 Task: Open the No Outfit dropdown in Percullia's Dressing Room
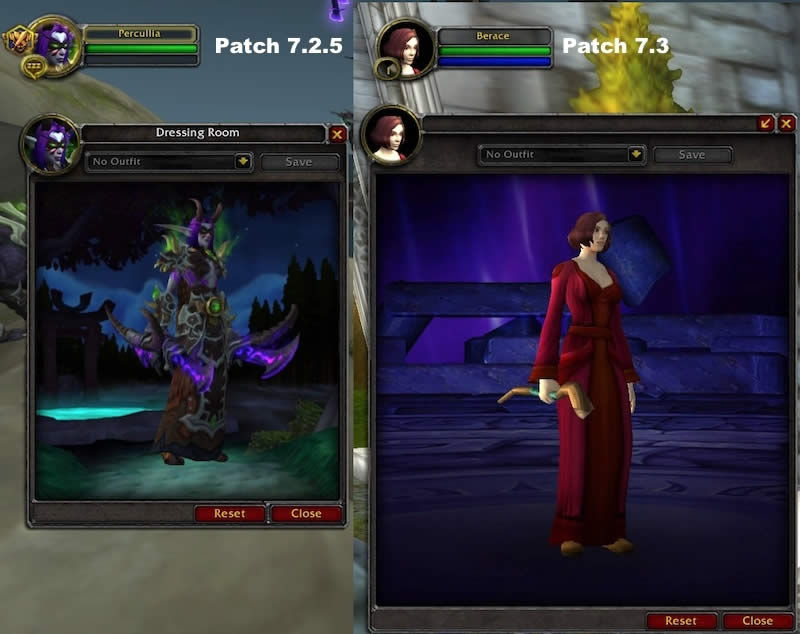tap(242, 161)
